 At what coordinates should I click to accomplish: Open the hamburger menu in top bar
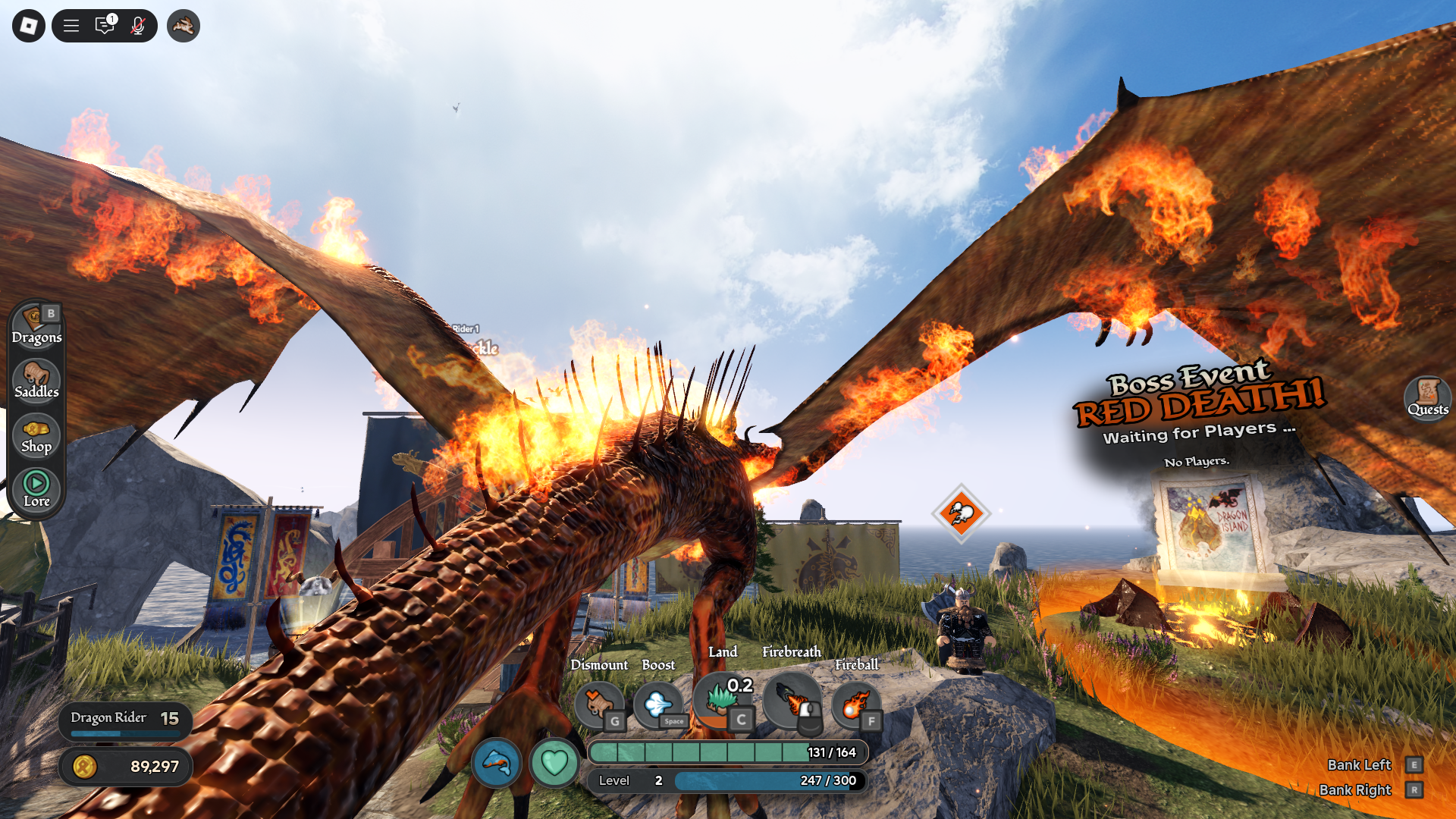71,26
